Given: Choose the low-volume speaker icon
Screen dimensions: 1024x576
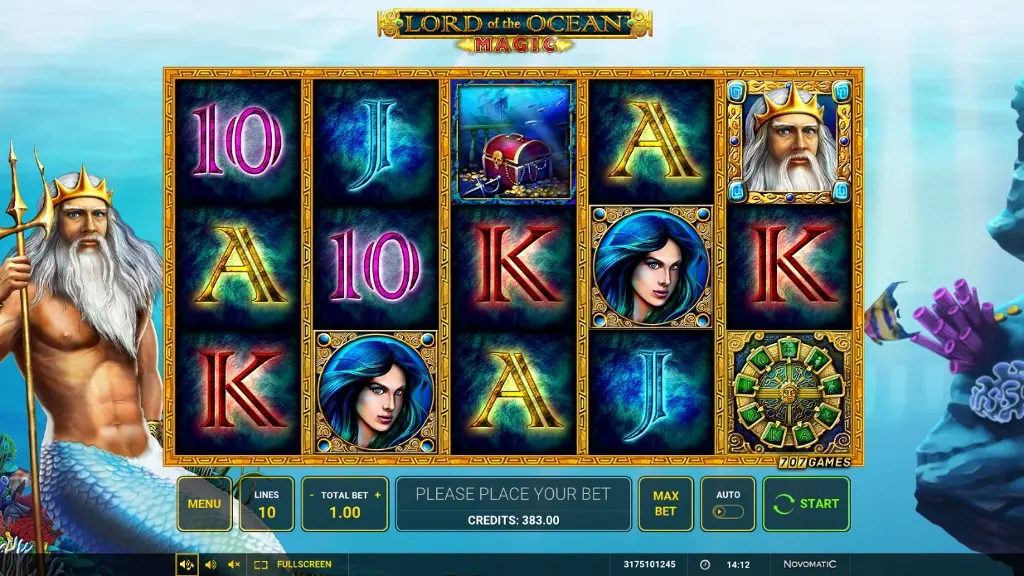Looking at the screenshot, I should (x=210, y=565).
